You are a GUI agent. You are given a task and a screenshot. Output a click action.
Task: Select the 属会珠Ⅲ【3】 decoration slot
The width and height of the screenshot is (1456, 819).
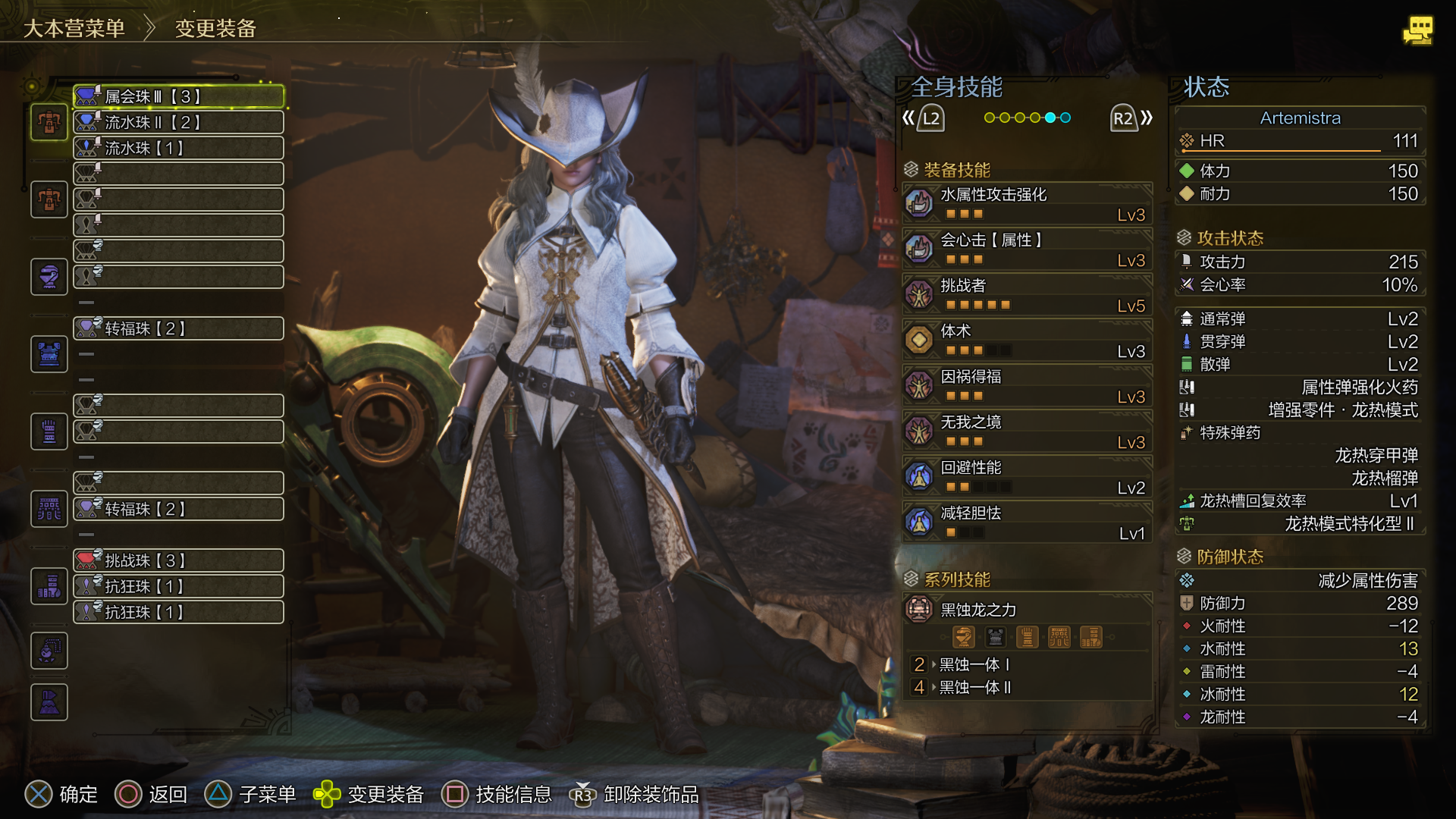coord(179,96)
